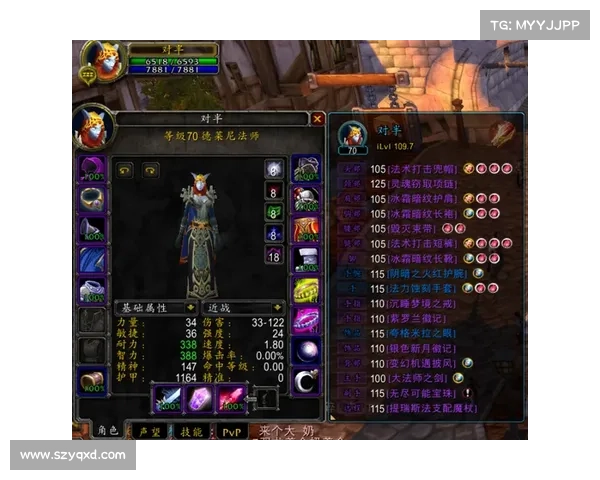The image size is (600, 480).
Task: Switch to the 技能 skills tab
Action: click(x=191, y=431)
